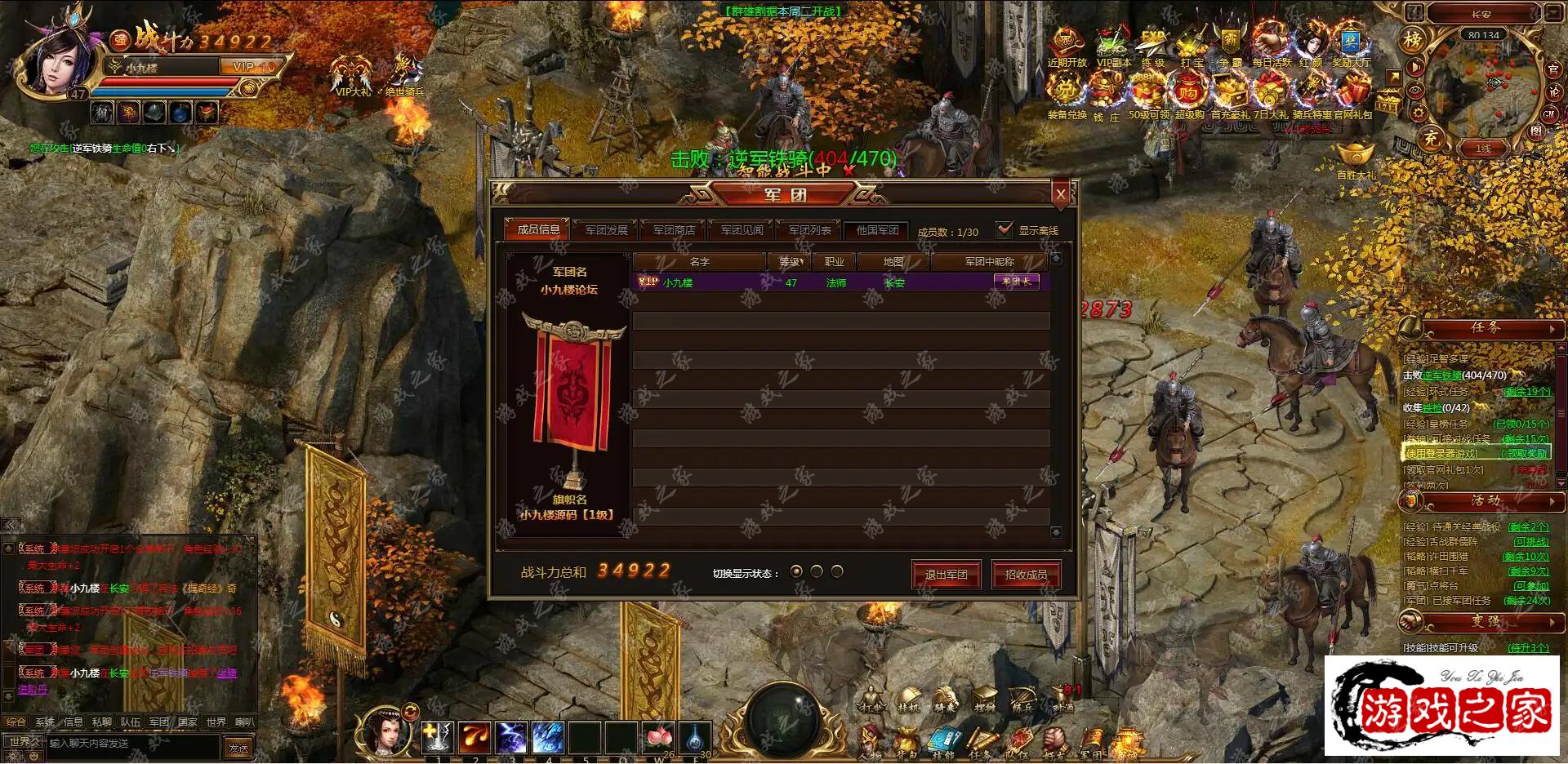Click the 退出军团 button

click(x=946, y=575)
